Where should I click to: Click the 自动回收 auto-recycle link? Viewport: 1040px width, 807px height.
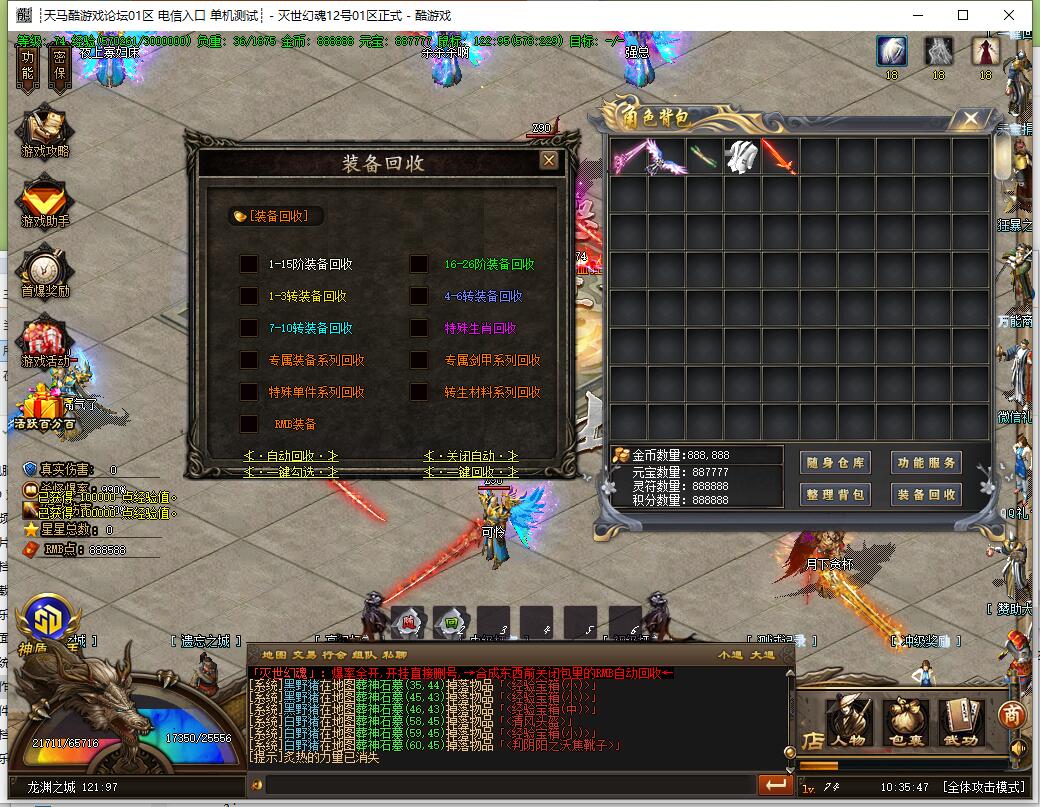click(x=291, y=456)
